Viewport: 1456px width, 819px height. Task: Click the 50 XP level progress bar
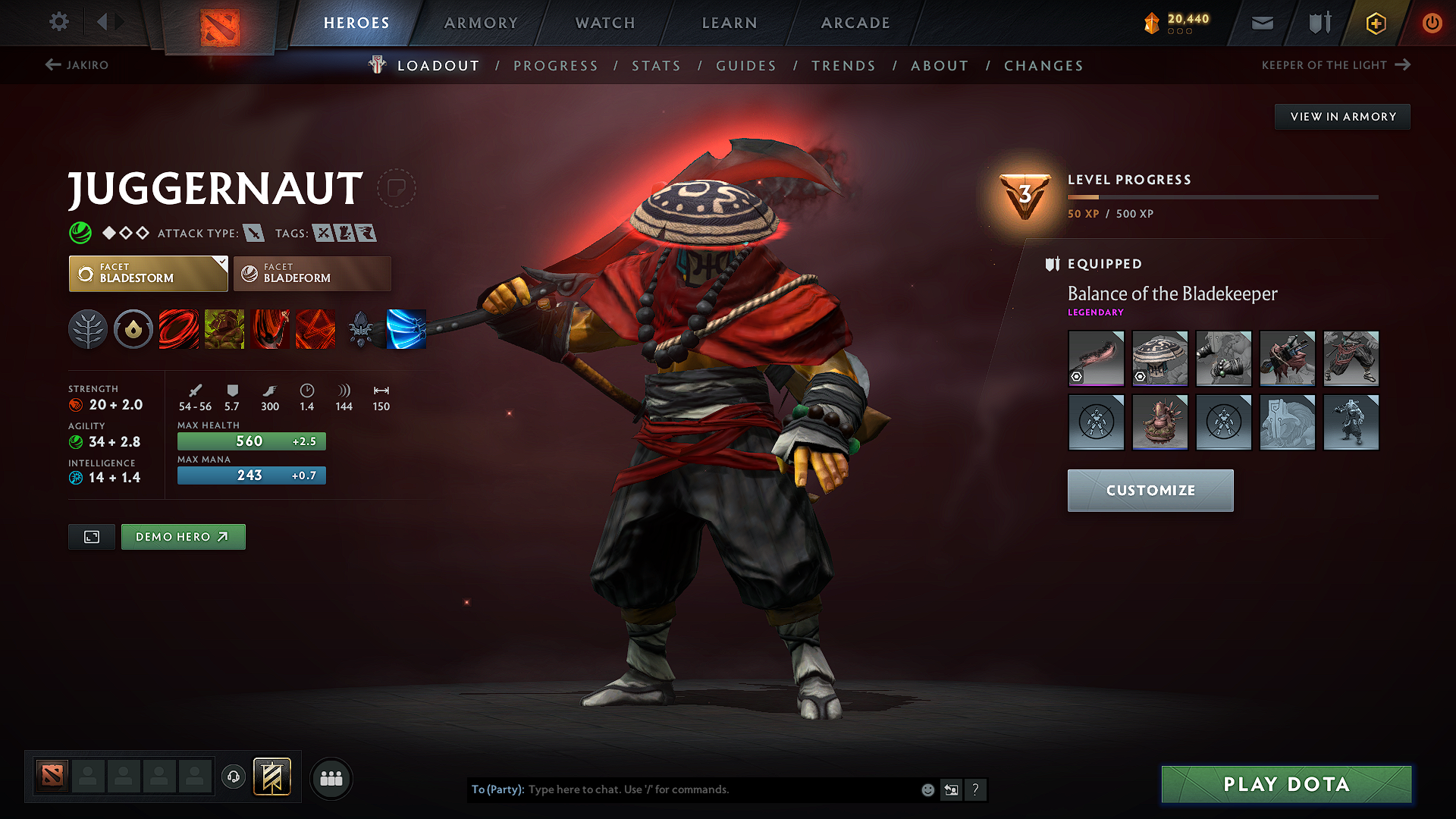1222,196
